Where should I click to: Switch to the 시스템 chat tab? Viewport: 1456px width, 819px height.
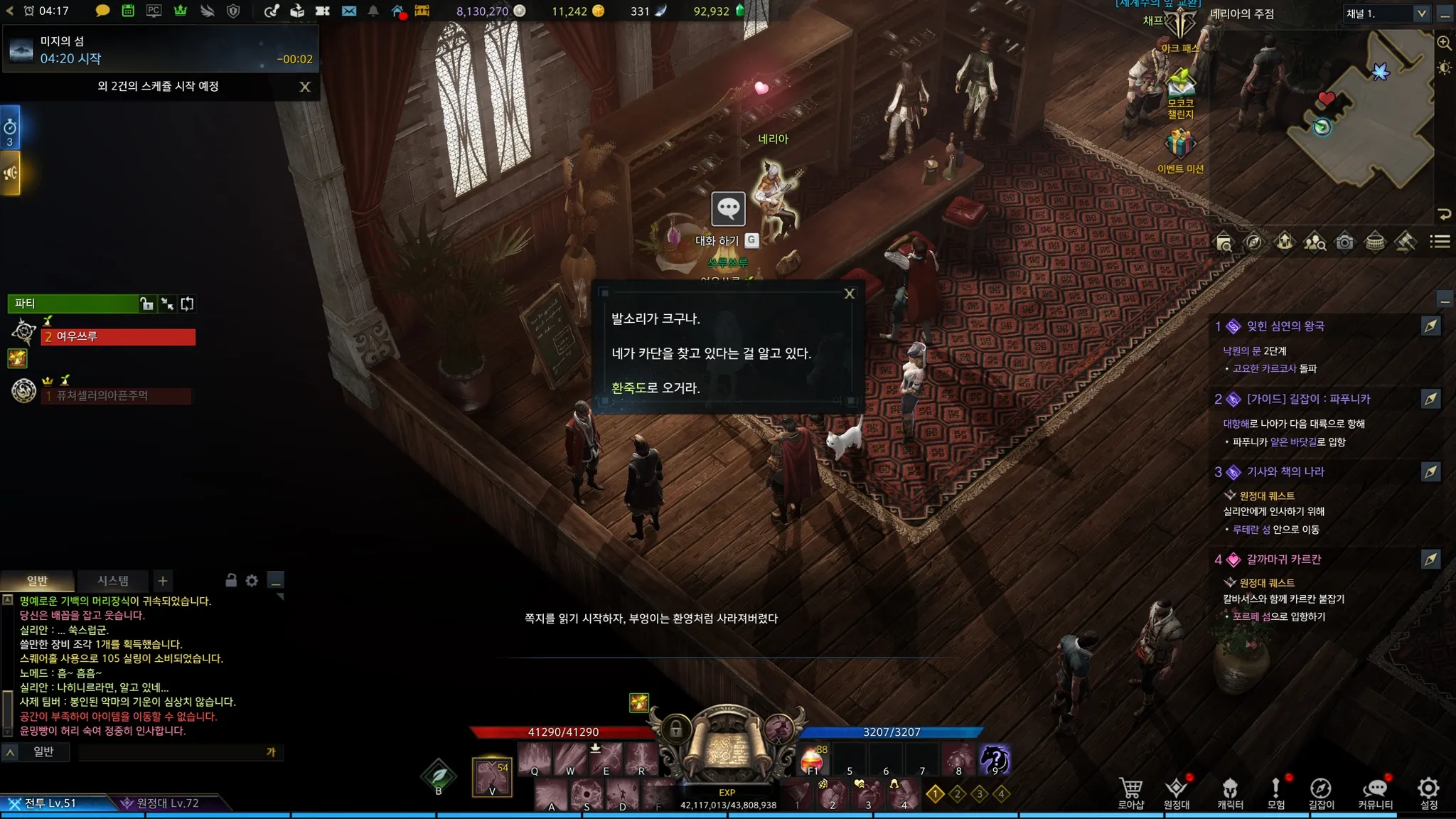(113, 581)
